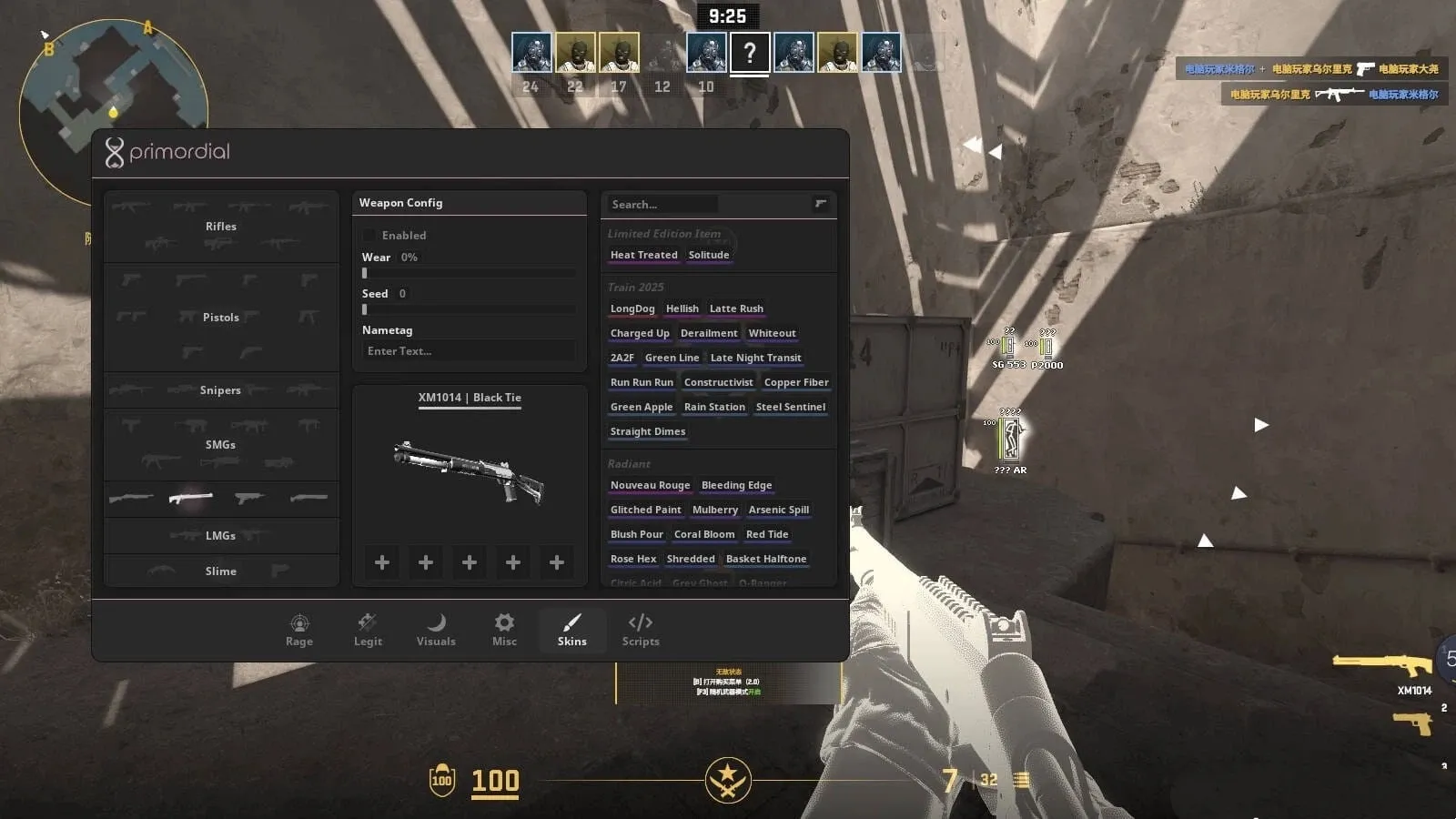Select the Snipers weapon category

coord(221,390)
